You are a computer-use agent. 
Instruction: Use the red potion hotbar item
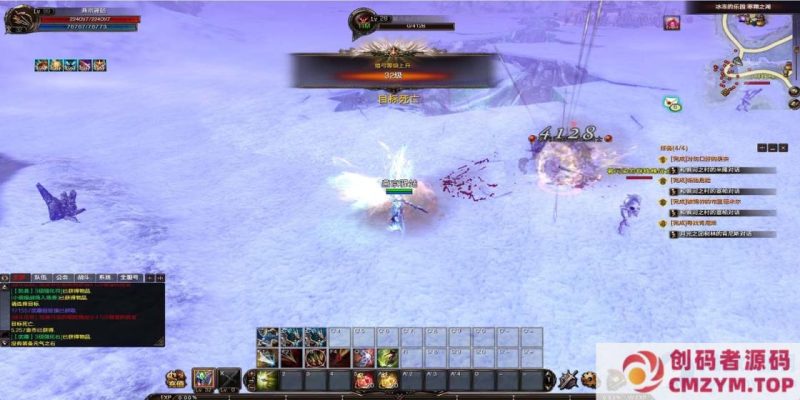pyautogui.click(x=364, y=378)
